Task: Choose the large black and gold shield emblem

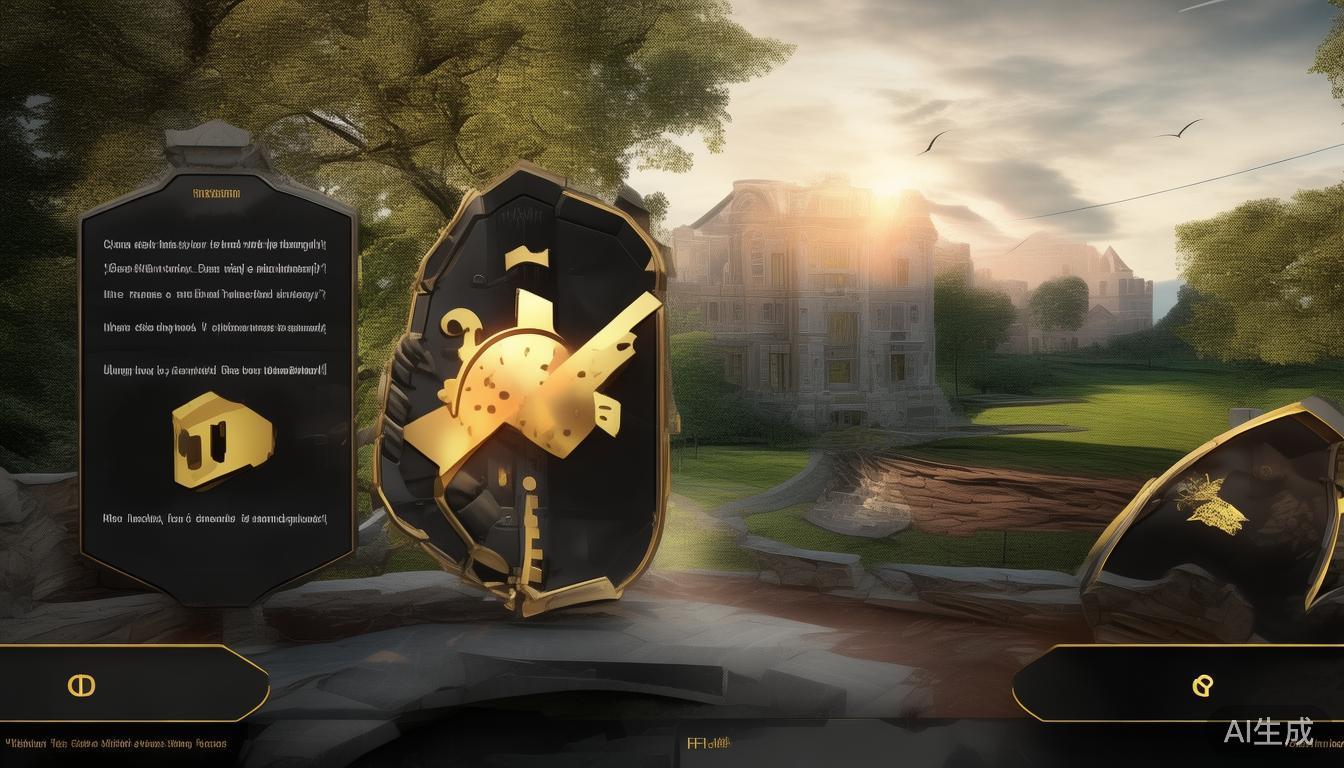Action: (x=524, y=395)
